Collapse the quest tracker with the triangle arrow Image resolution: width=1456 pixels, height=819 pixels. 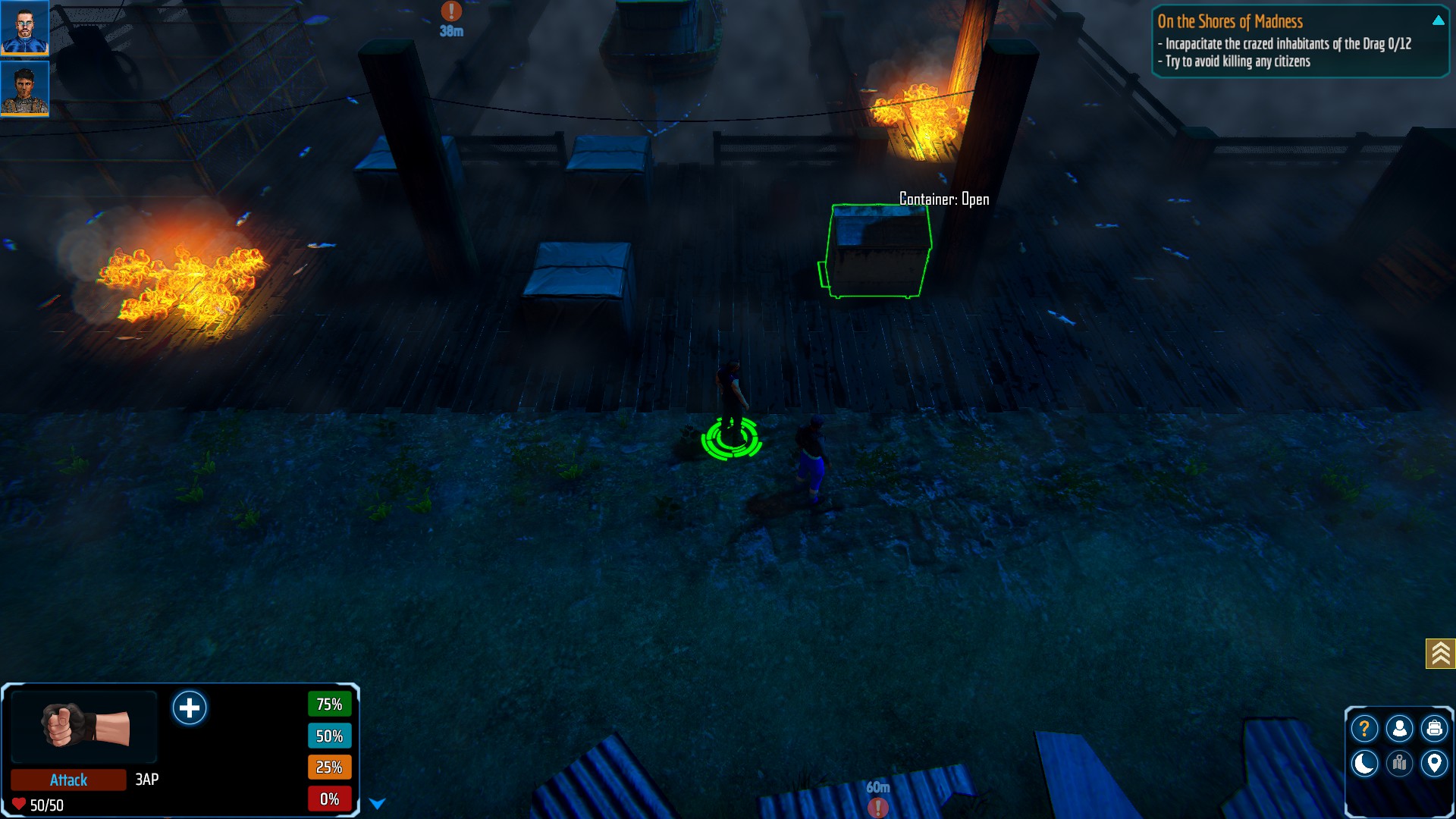(1438, 21)
